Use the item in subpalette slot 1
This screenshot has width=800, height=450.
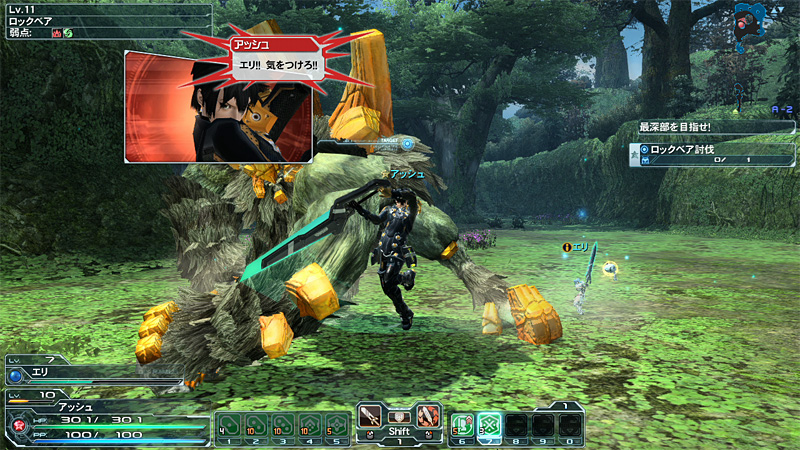coord(229,423)
